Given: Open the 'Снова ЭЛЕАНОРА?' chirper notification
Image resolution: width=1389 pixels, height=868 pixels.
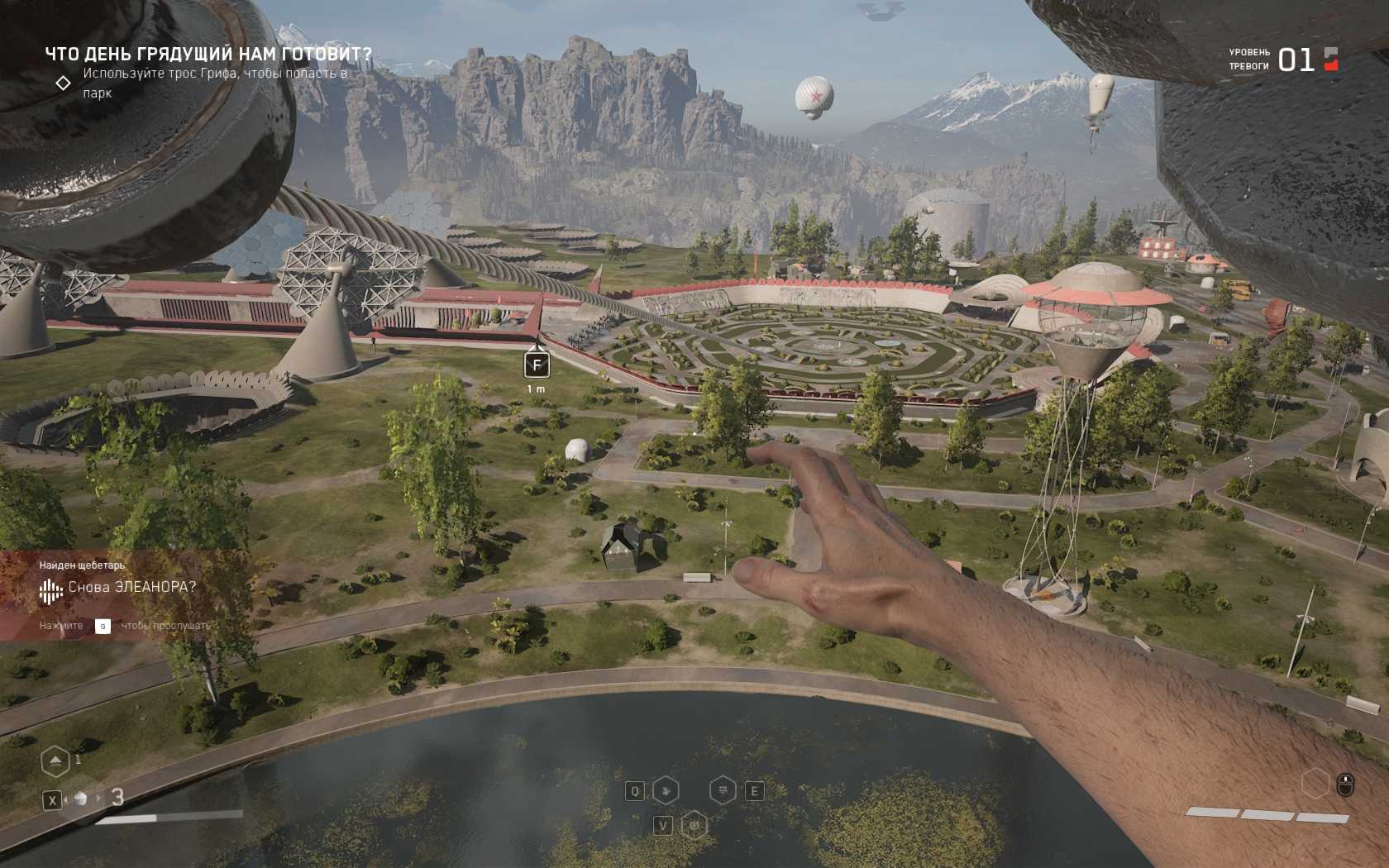Looking at the screenshot, I should 131,587.
